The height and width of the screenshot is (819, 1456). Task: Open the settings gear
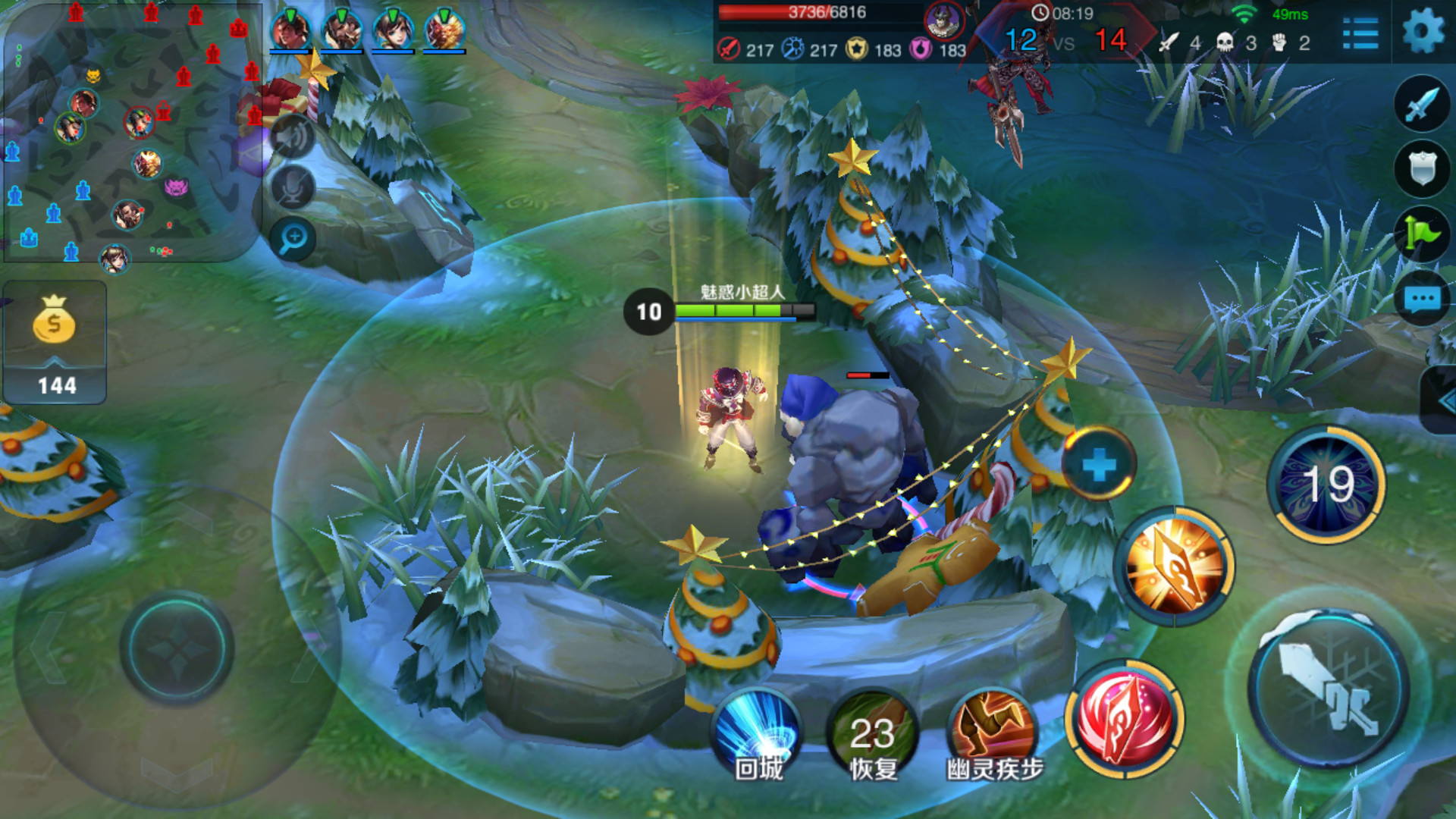[1423, 32]
